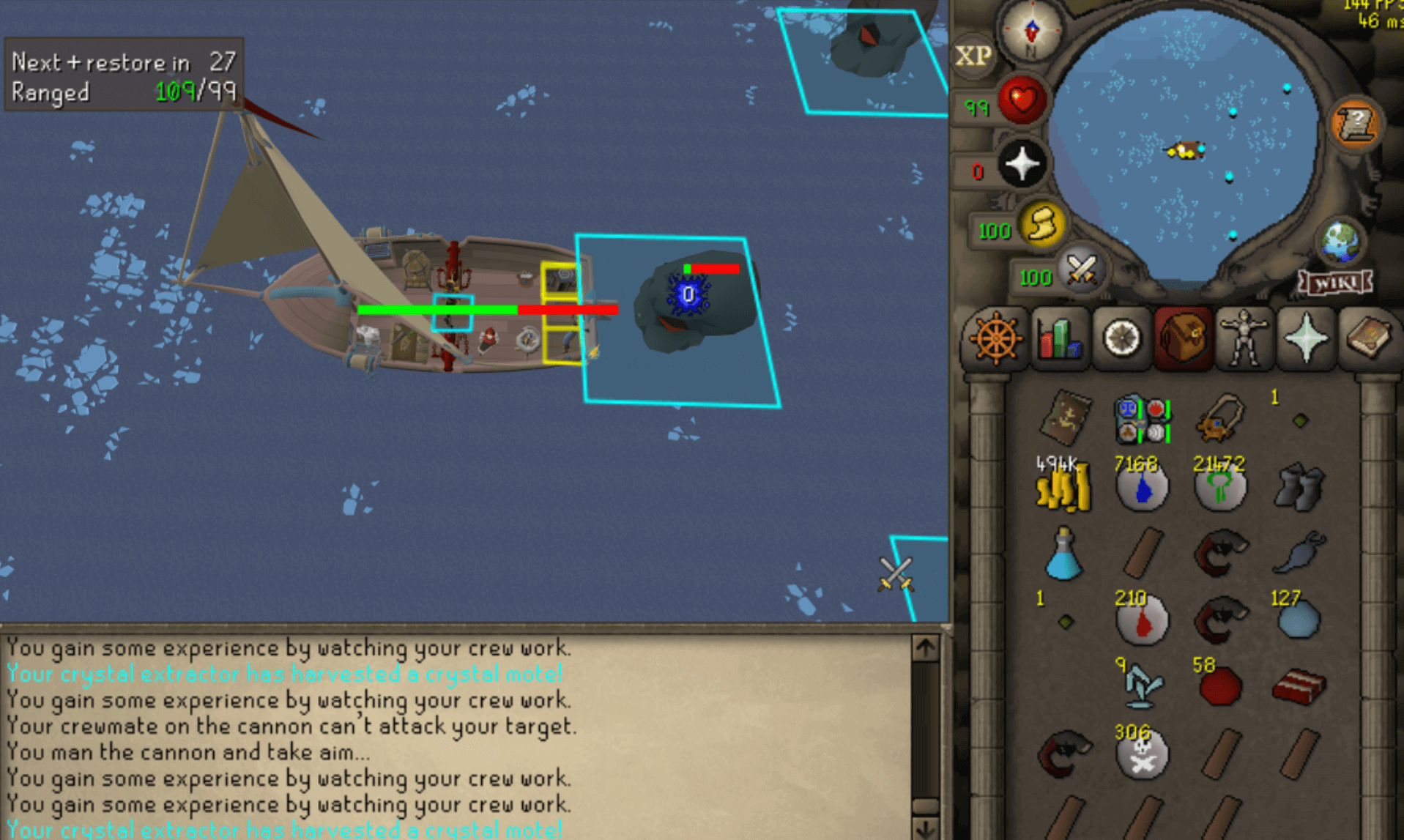Select the grey boots in inventory
This screenshot has width=1404, height=840.
tap(1299, 486)
